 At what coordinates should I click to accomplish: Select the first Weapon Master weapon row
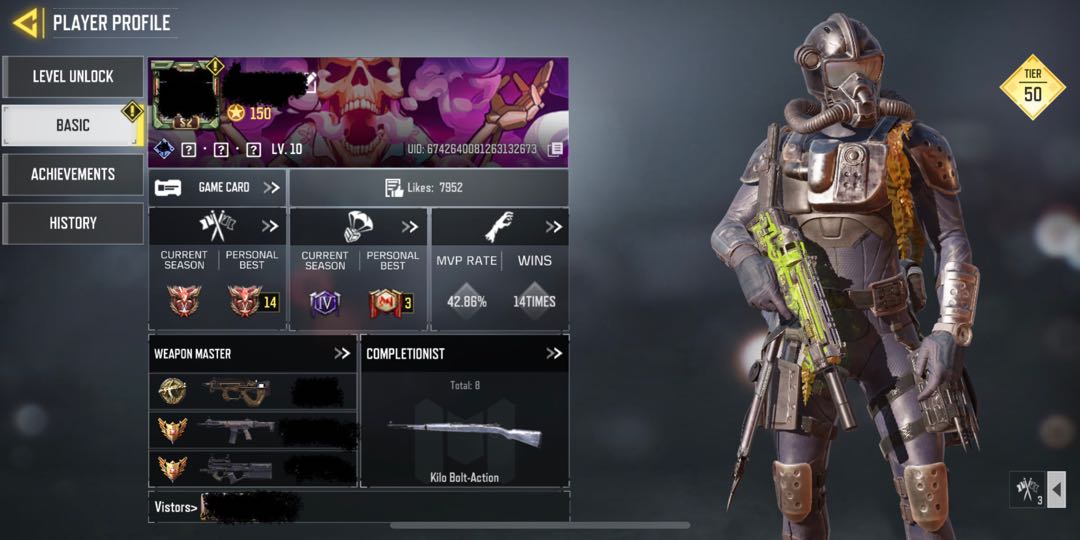point(252,391)
